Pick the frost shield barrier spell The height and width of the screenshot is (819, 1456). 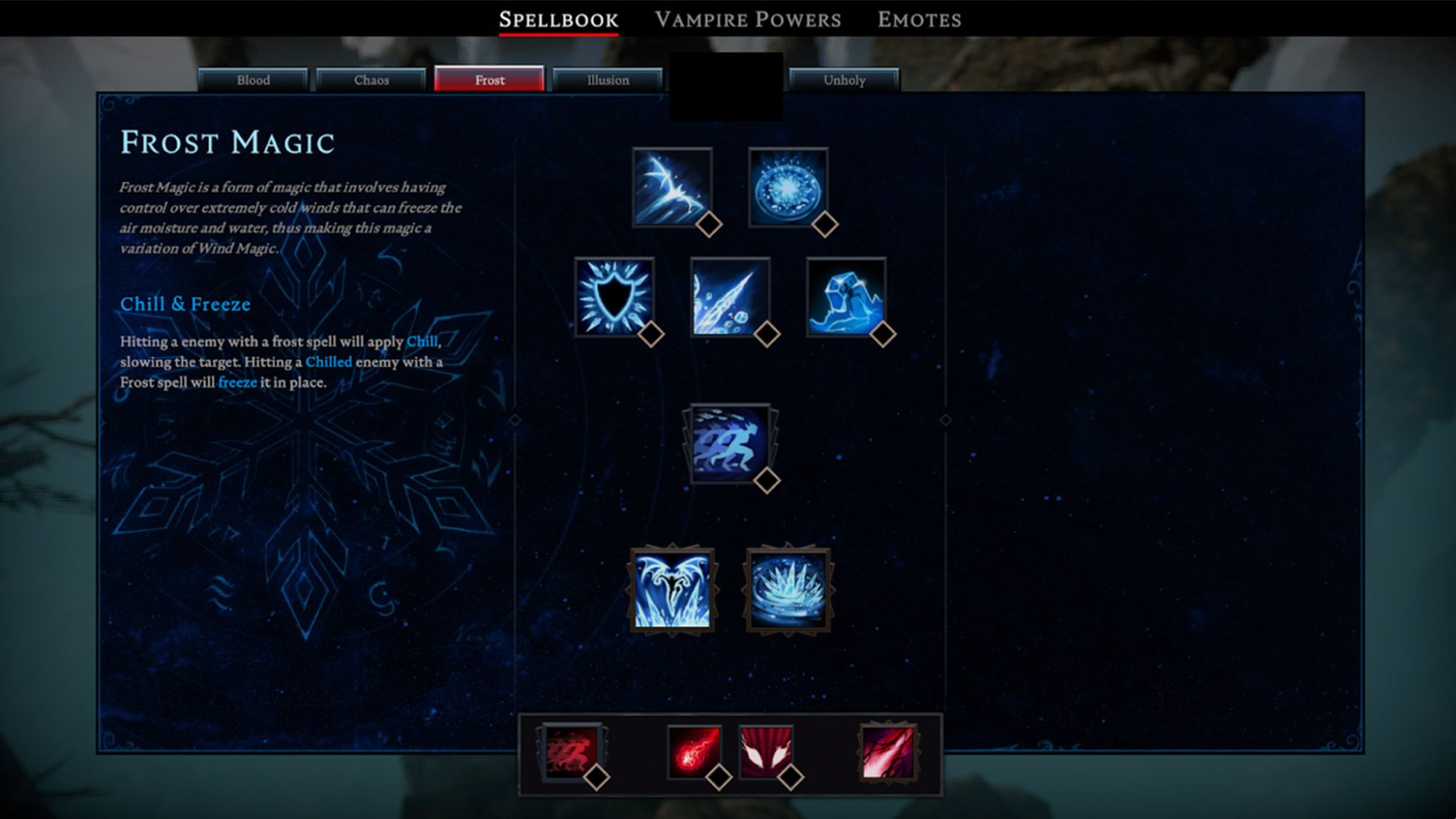(x=614, y=296)
